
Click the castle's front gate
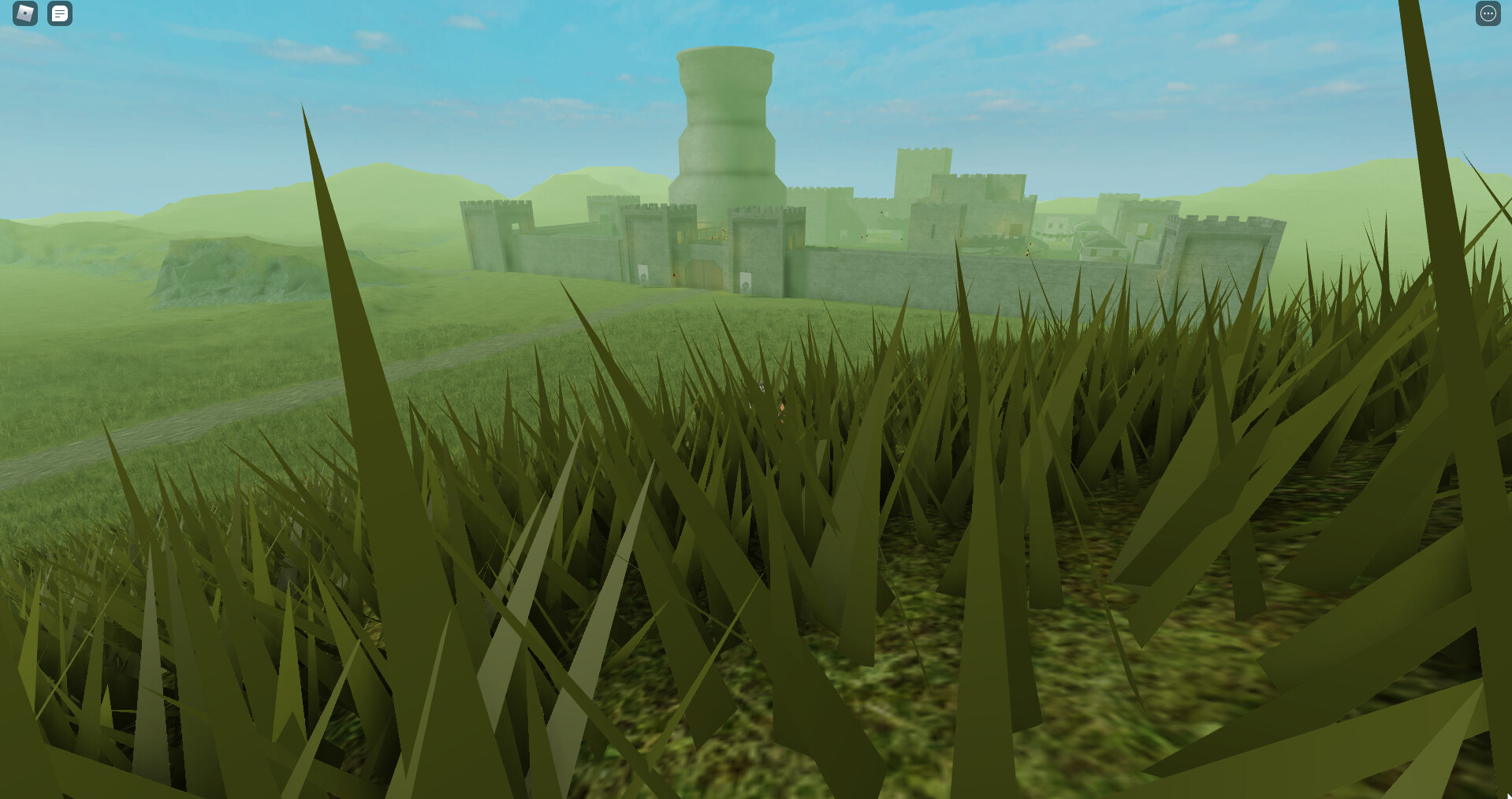pyautogui.click(x=704, y=274)
